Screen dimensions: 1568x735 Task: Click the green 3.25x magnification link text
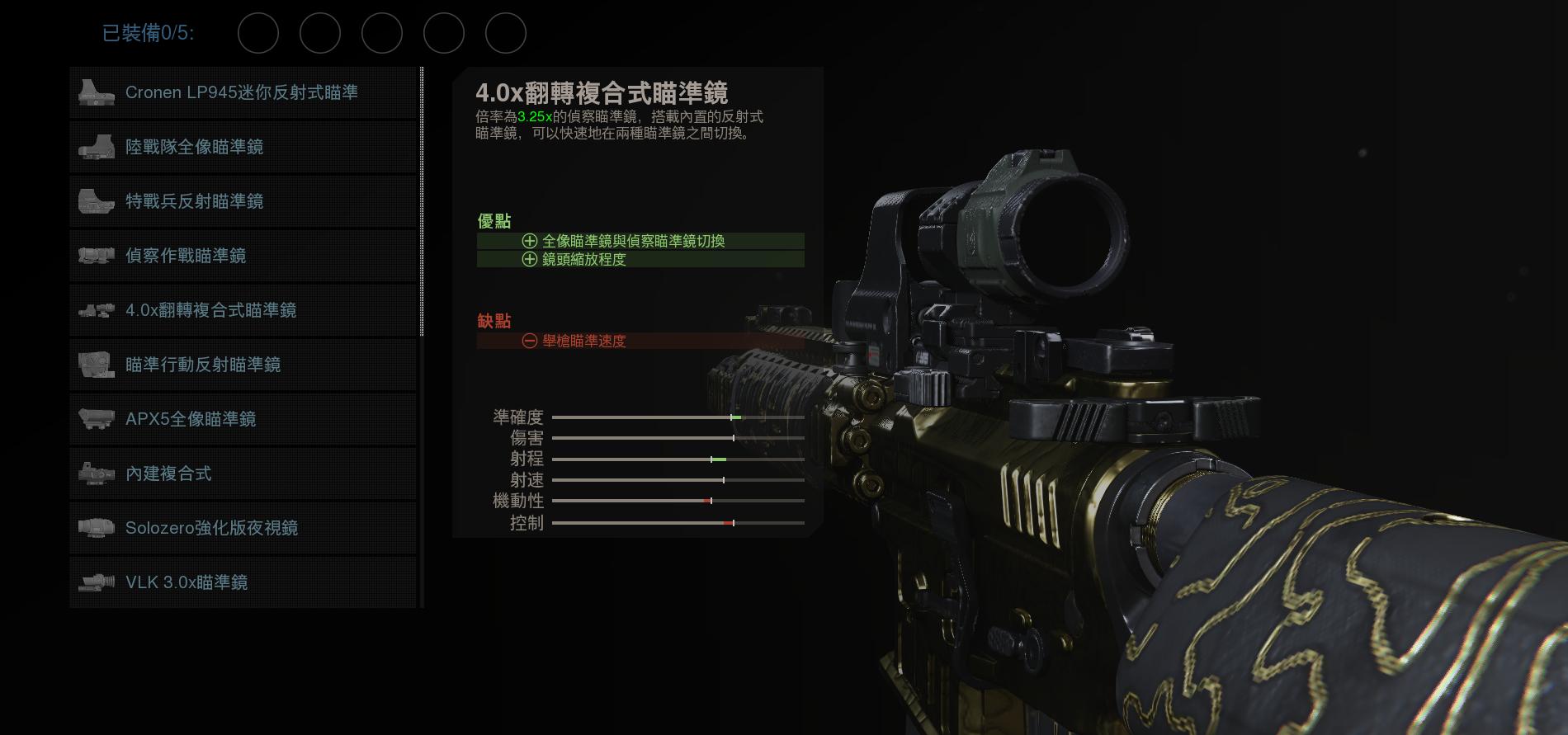point(533,117)
